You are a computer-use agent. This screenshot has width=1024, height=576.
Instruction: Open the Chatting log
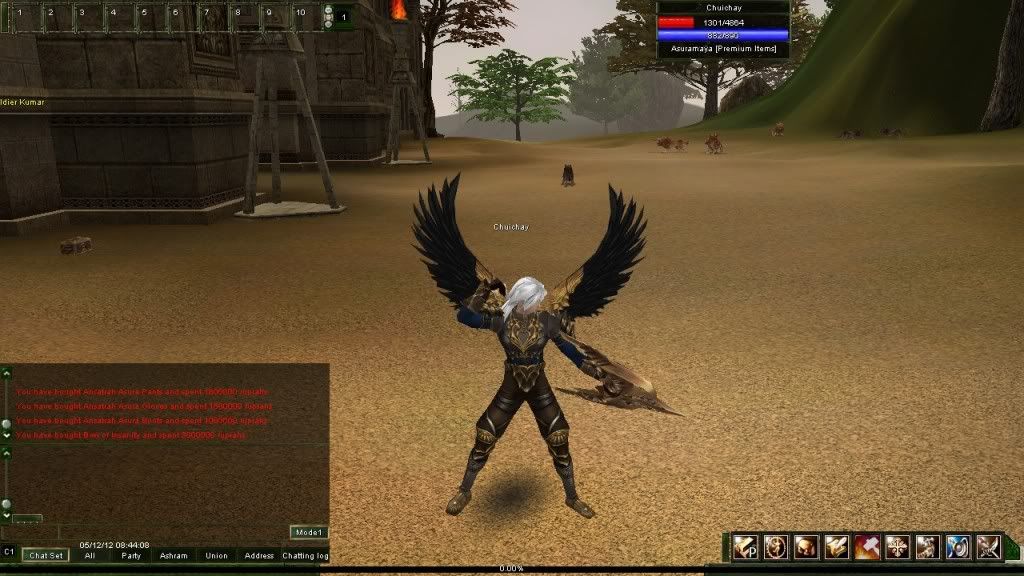tap(305, 555)
